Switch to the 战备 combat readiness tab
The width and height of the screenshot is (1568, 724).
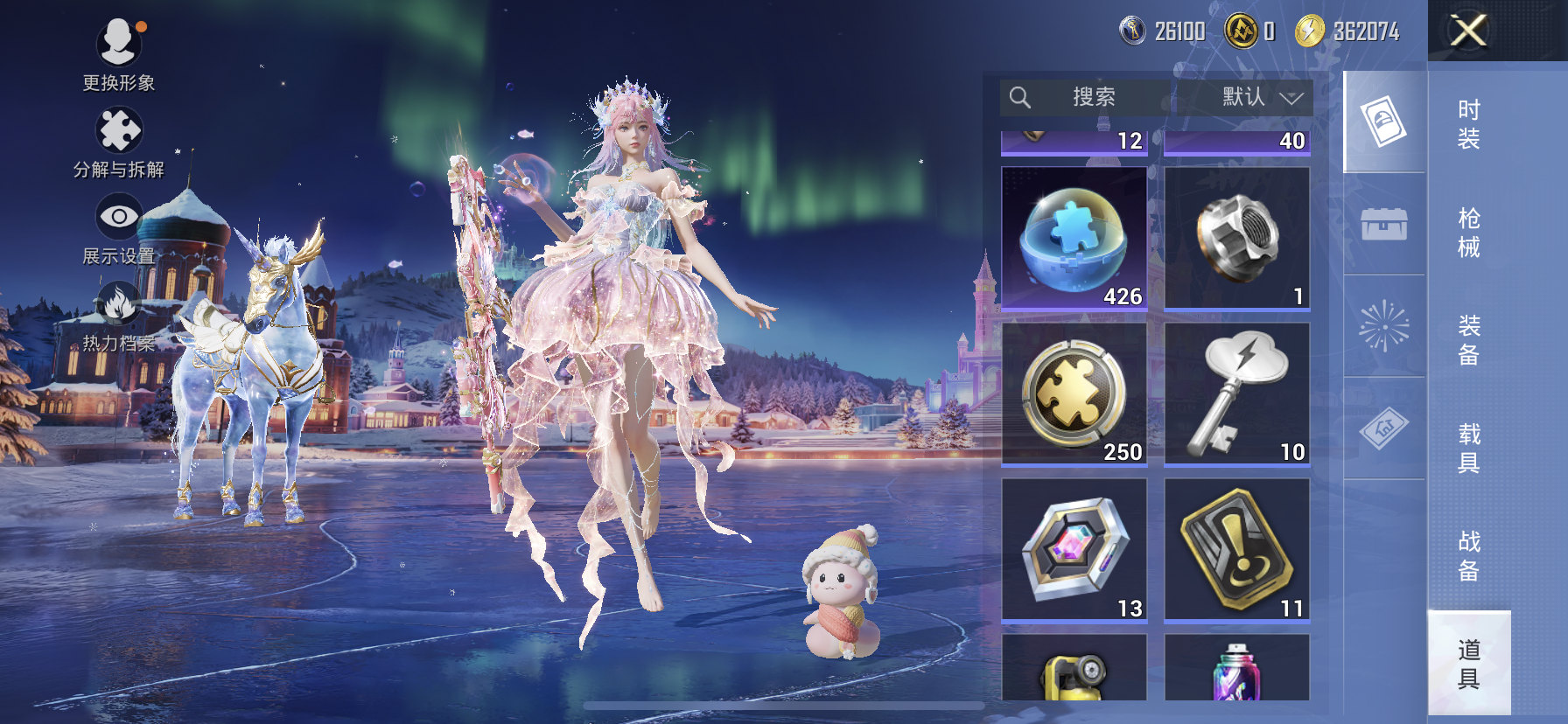(x=1468, y=556)
